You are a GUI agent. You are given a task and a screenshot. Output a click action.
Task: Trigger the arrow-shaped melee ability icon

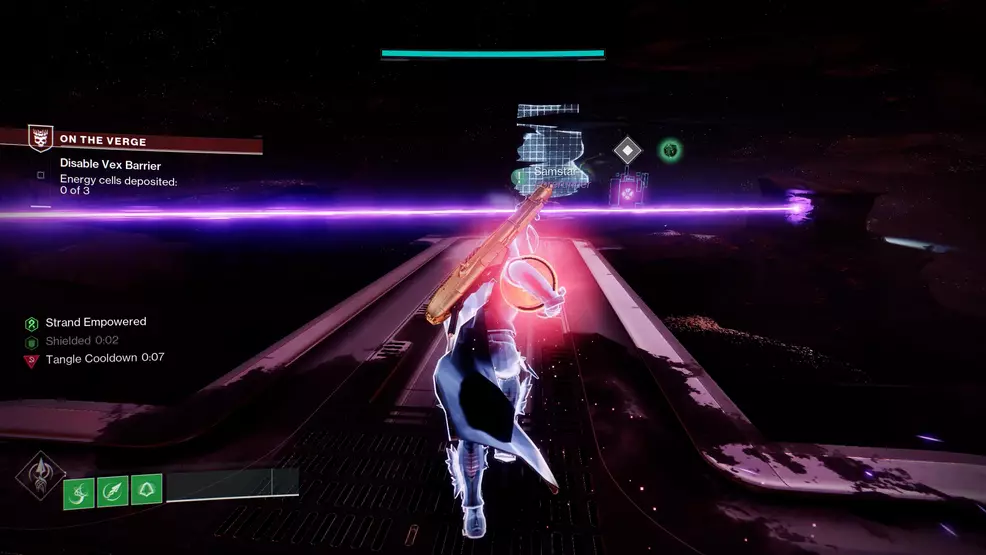112,491
